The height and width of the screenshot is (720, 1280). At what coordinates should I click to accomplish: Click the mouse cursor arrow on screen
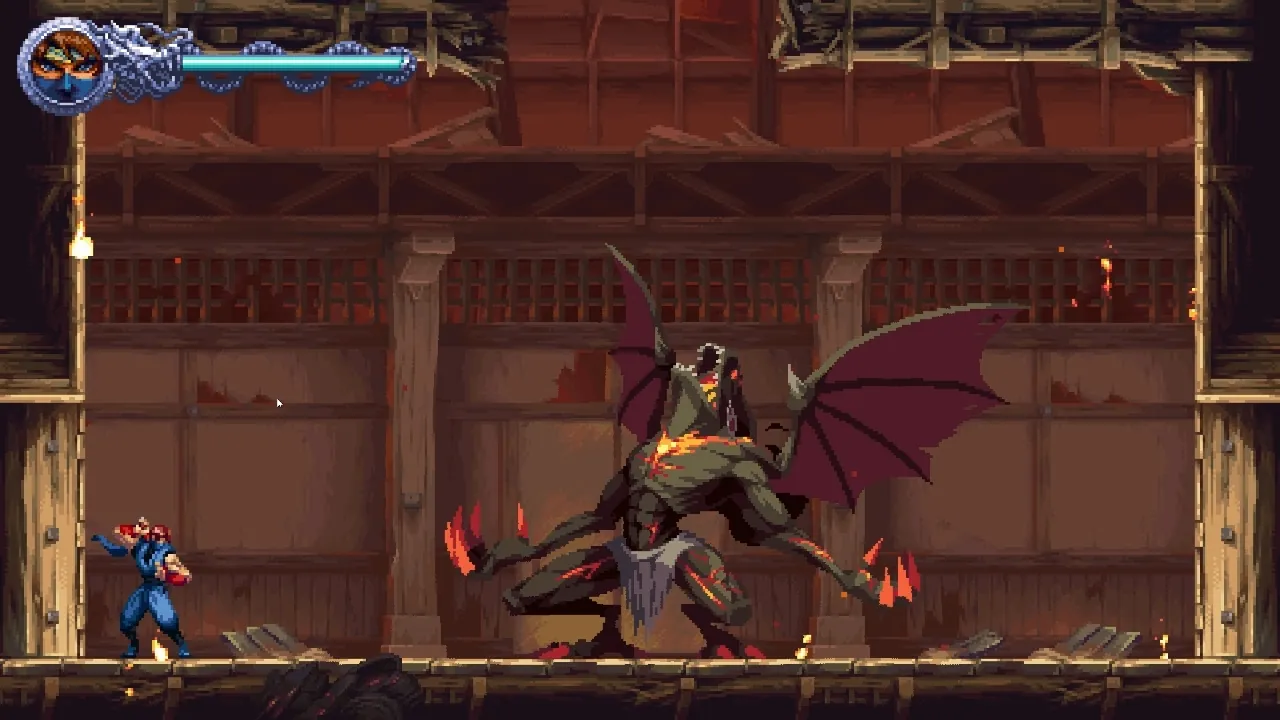[x=280, y=403]
